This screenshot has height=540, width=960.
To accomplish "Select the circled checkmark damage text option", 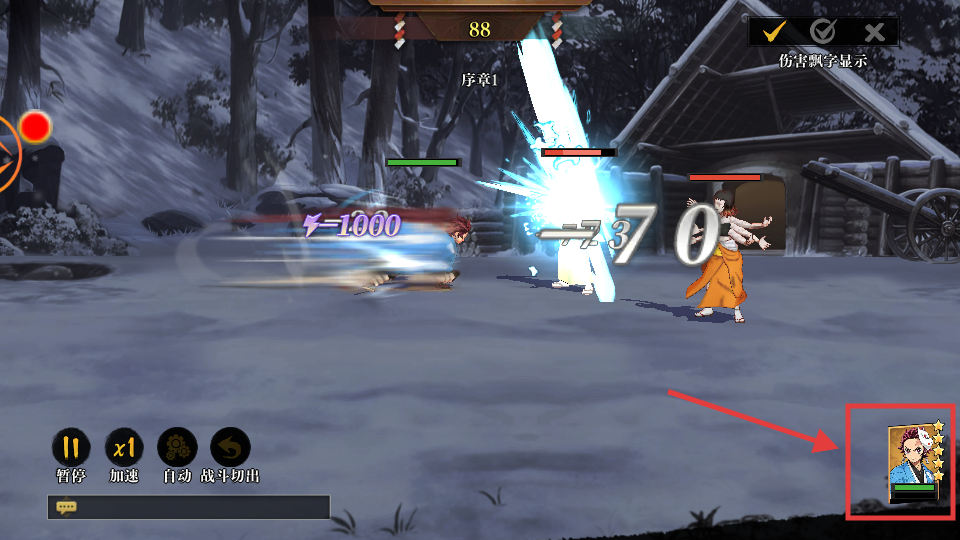I will coord(823,32).
